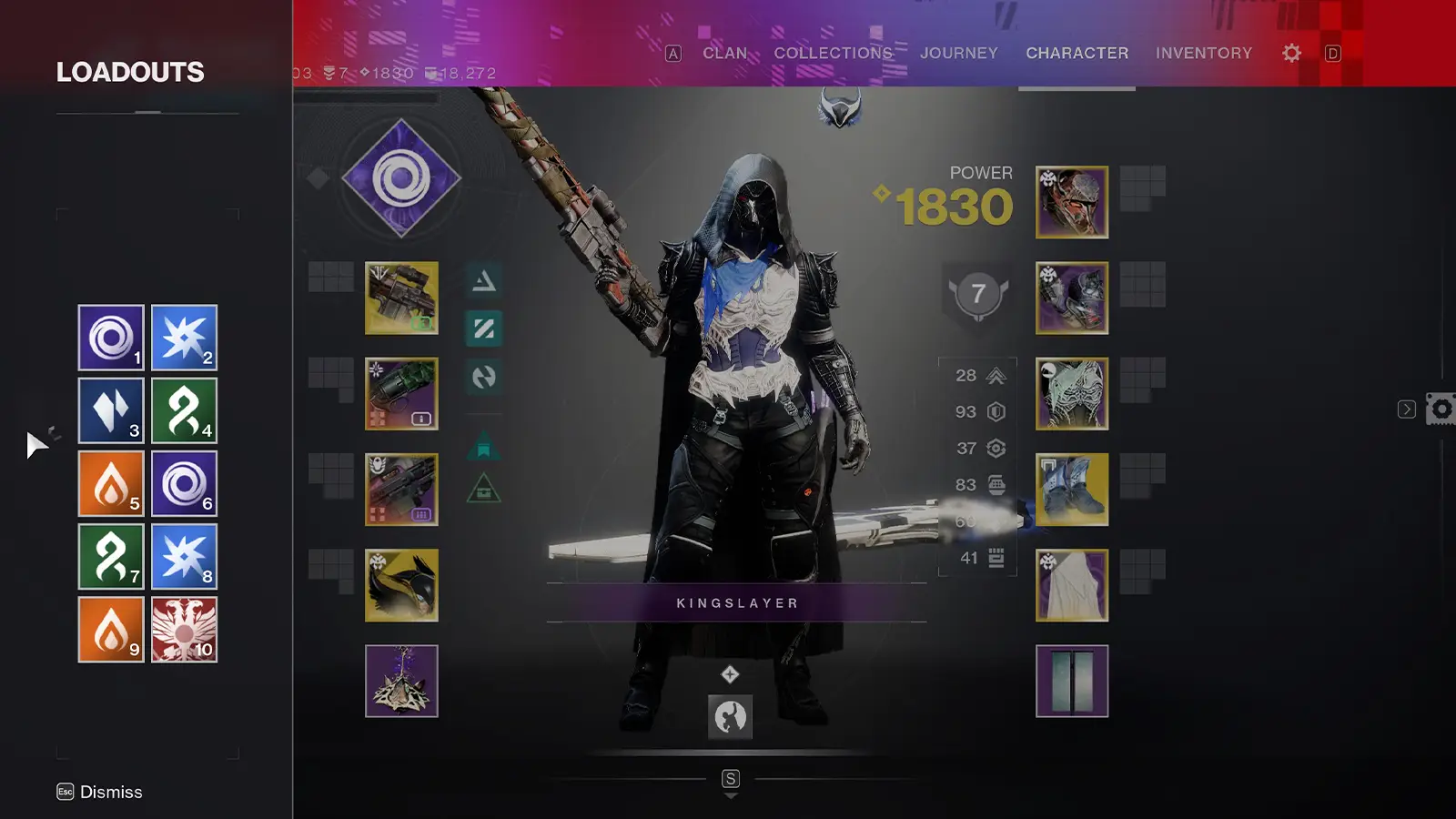
Task: Open the settings gear in the top bar
Action: [x=1290, y=53]
